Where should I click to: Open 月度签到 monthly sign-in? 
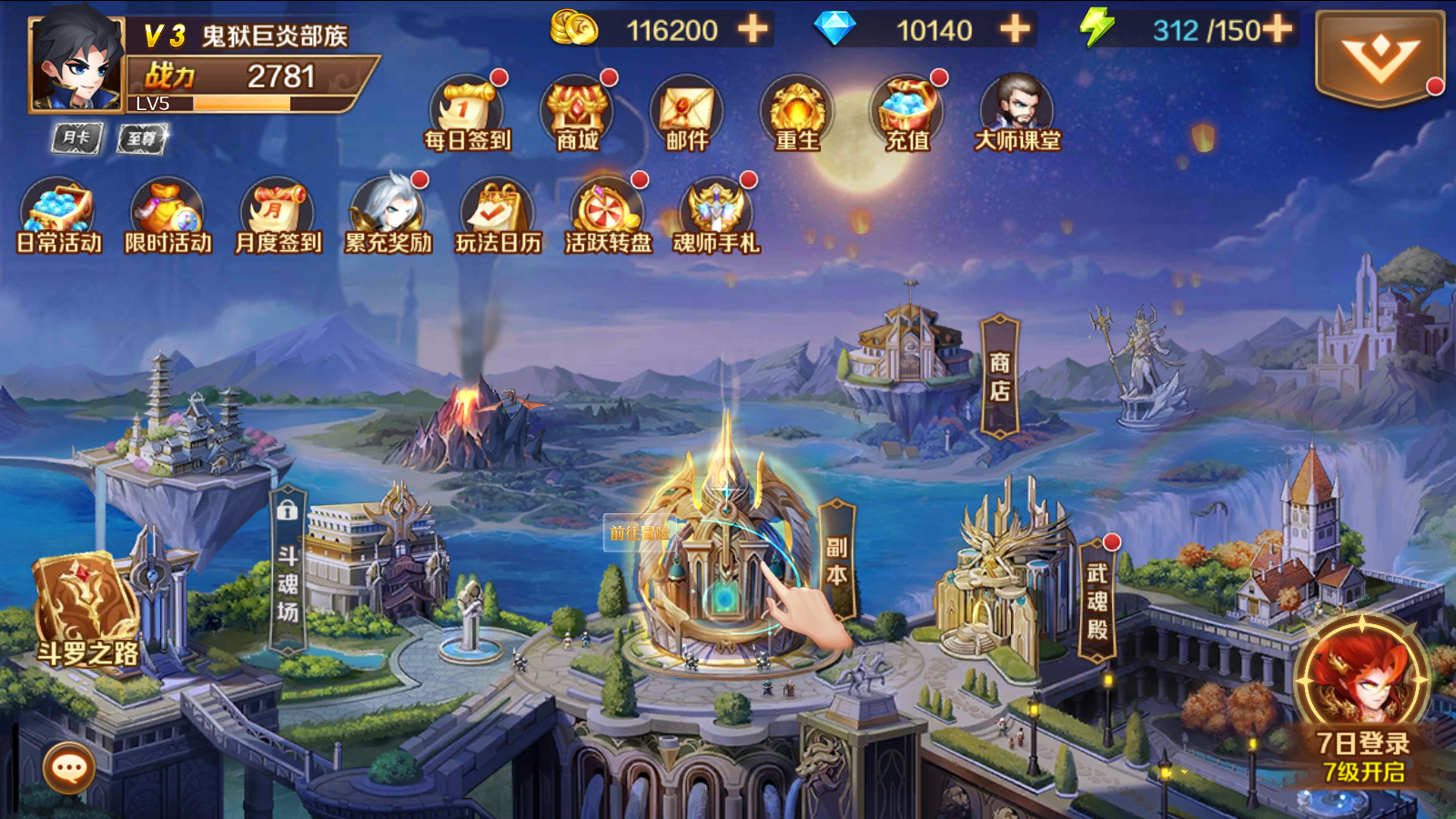278,216
